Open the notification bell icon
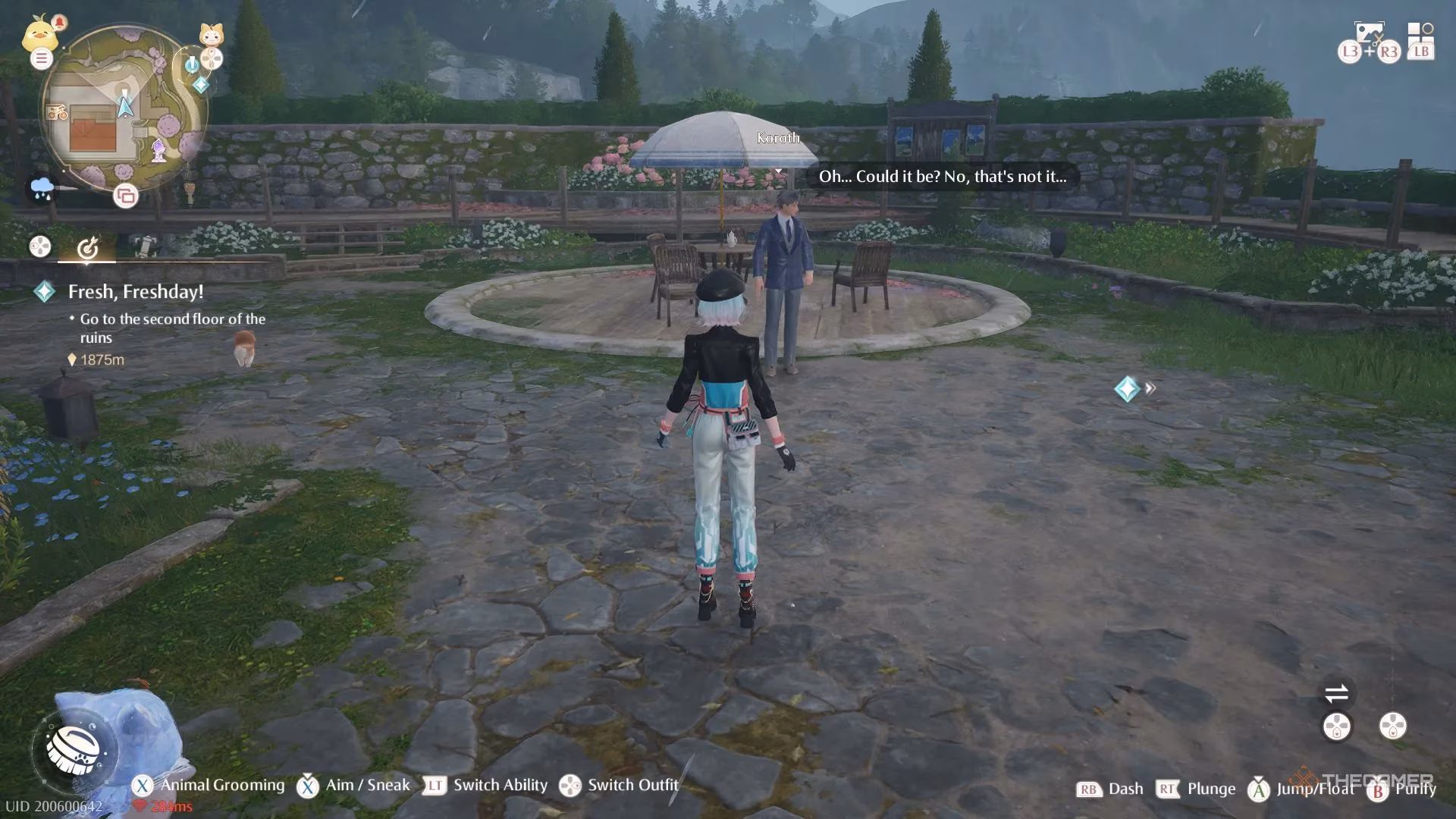This screenshot has width=1456, height=819. click(x=61, y=23)
